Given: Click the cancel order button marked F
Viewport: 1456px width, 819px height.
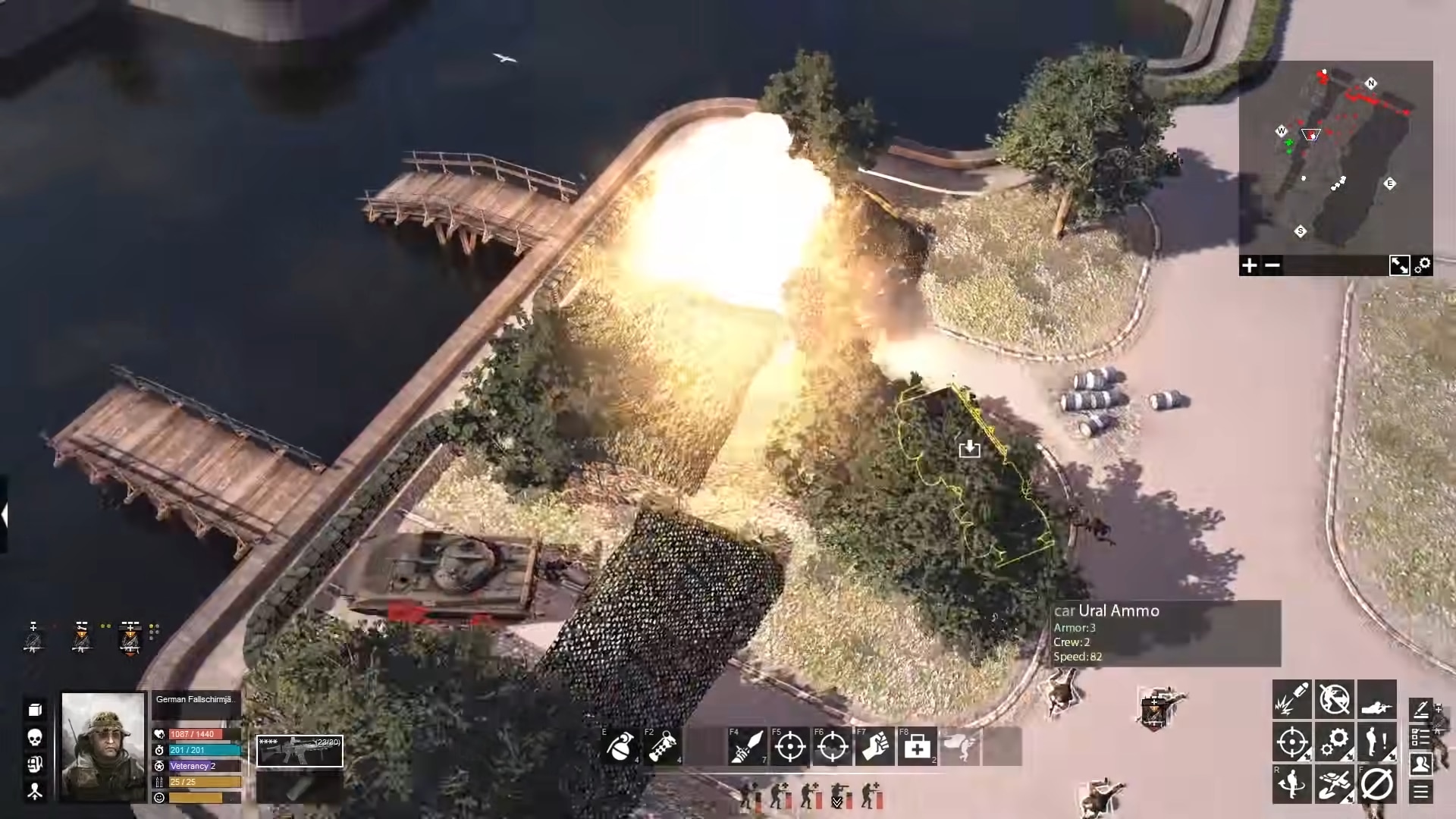Looking at the screenshot, I should (x=1376, y=783).
